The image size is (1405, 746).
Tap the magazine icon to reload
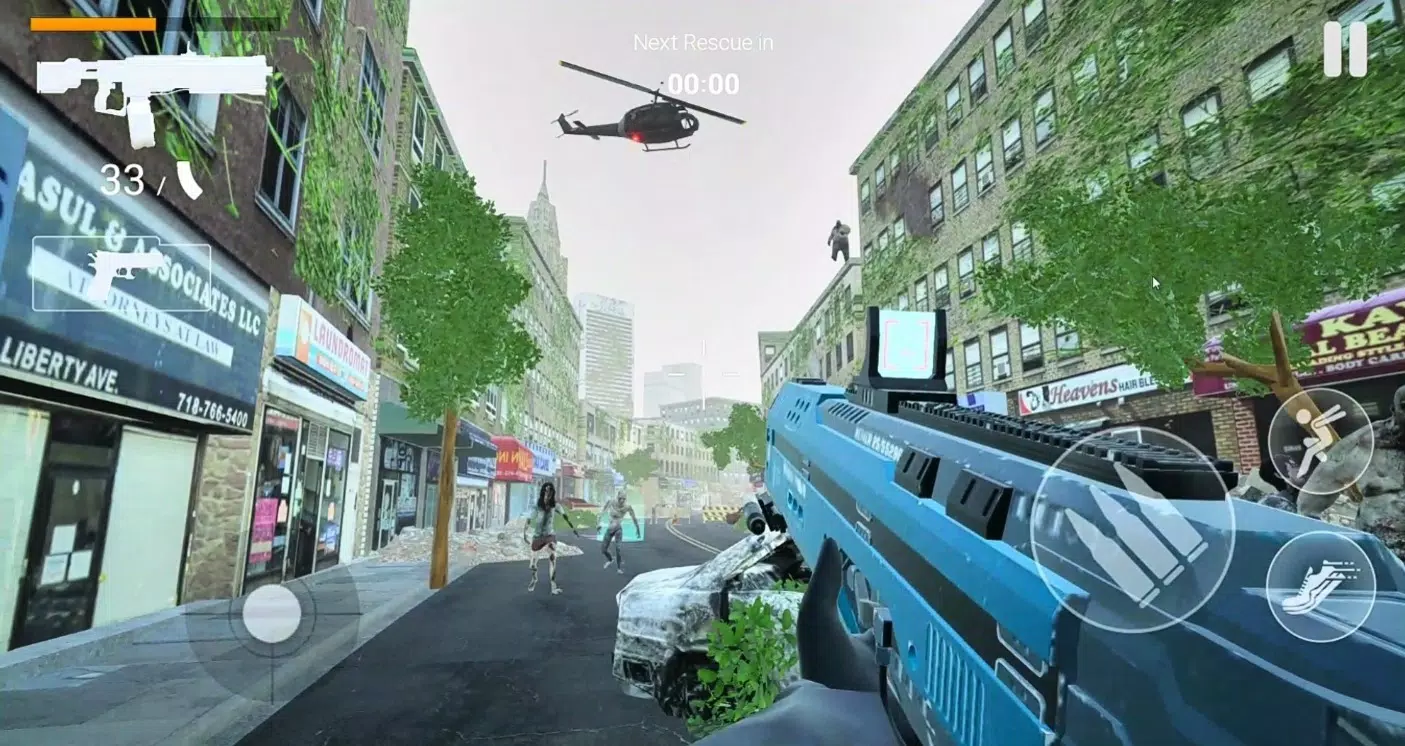190,182
